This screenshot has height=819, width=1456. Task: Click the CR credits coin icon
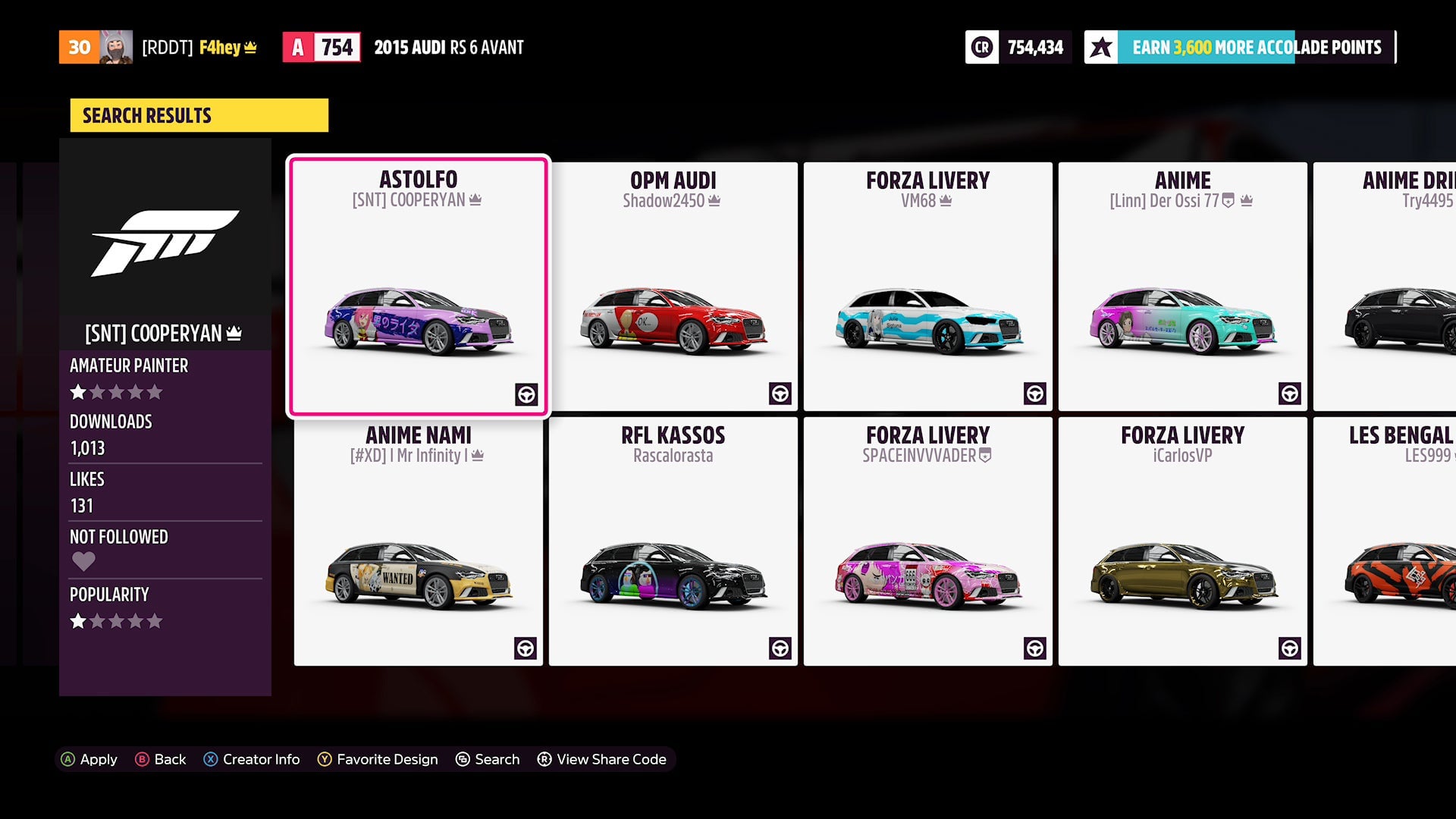click(x=981, y=47)
